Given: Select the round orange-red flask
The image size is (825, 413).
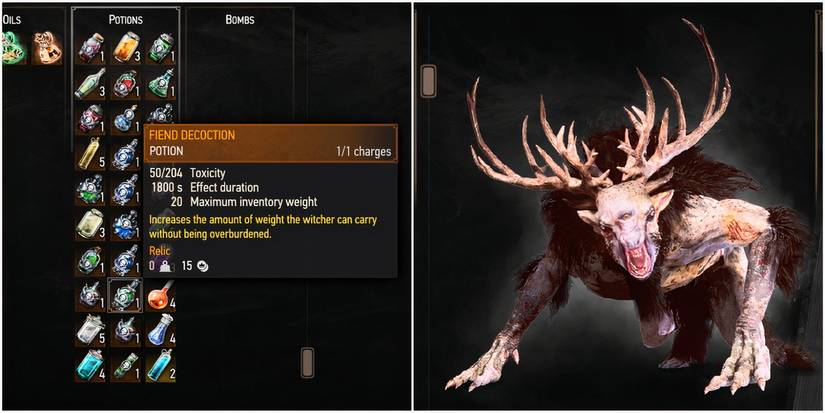Looking at the screenshot, I should tap(159, 295).
